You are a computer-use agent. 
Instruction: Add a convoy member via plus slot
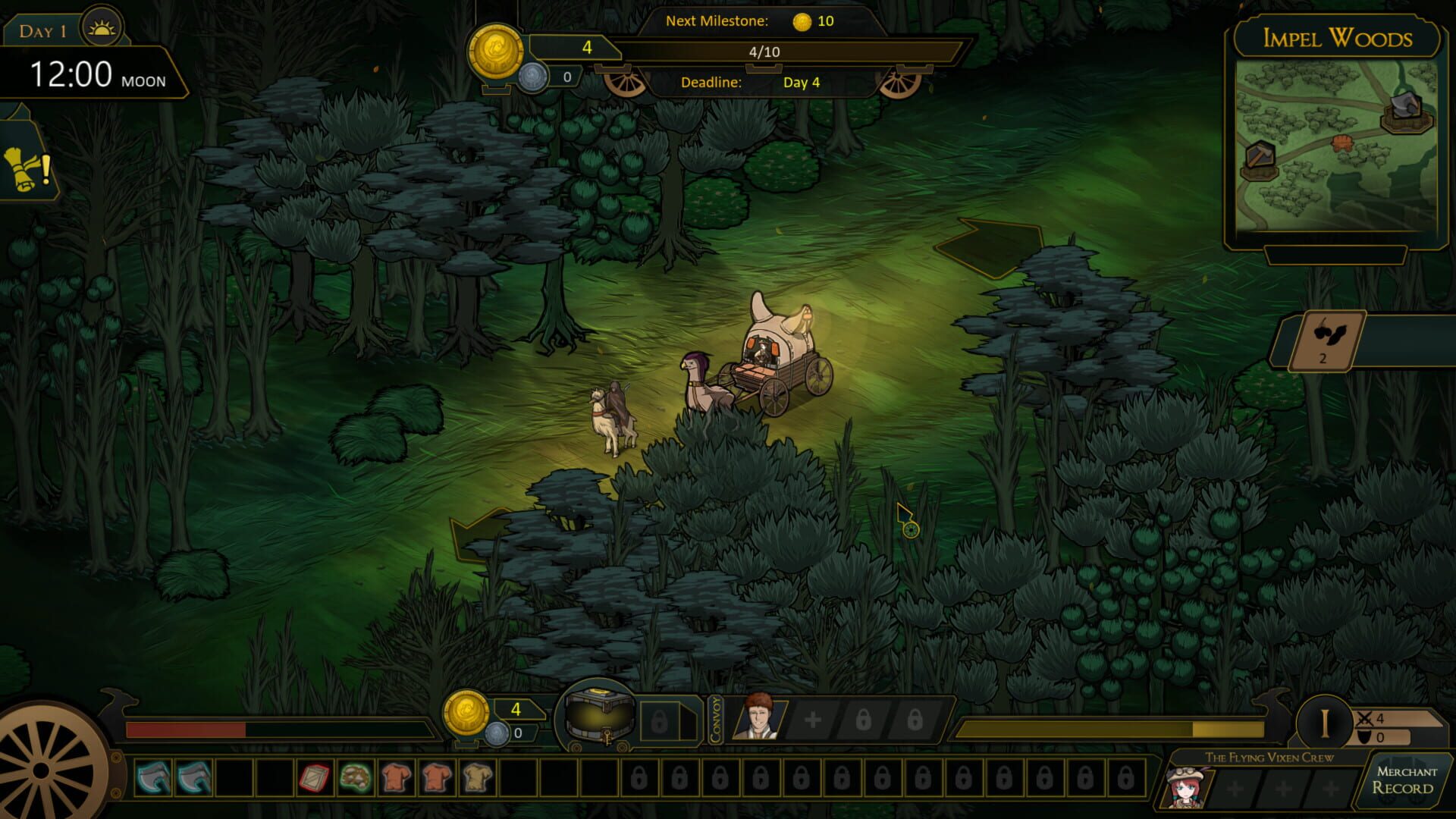point(813,720)
